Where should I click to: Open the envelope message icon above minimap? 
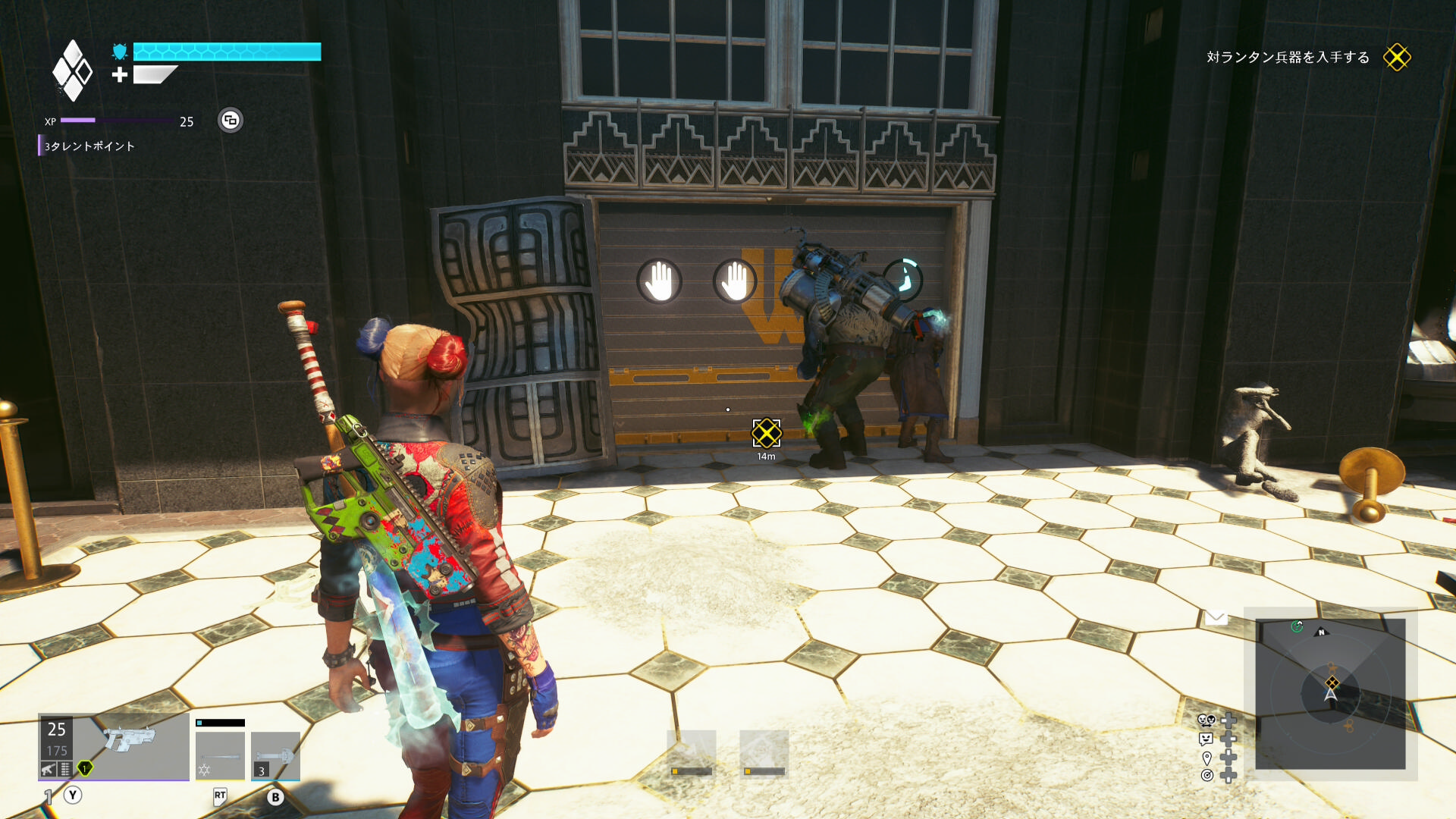tap(1216, 617)
